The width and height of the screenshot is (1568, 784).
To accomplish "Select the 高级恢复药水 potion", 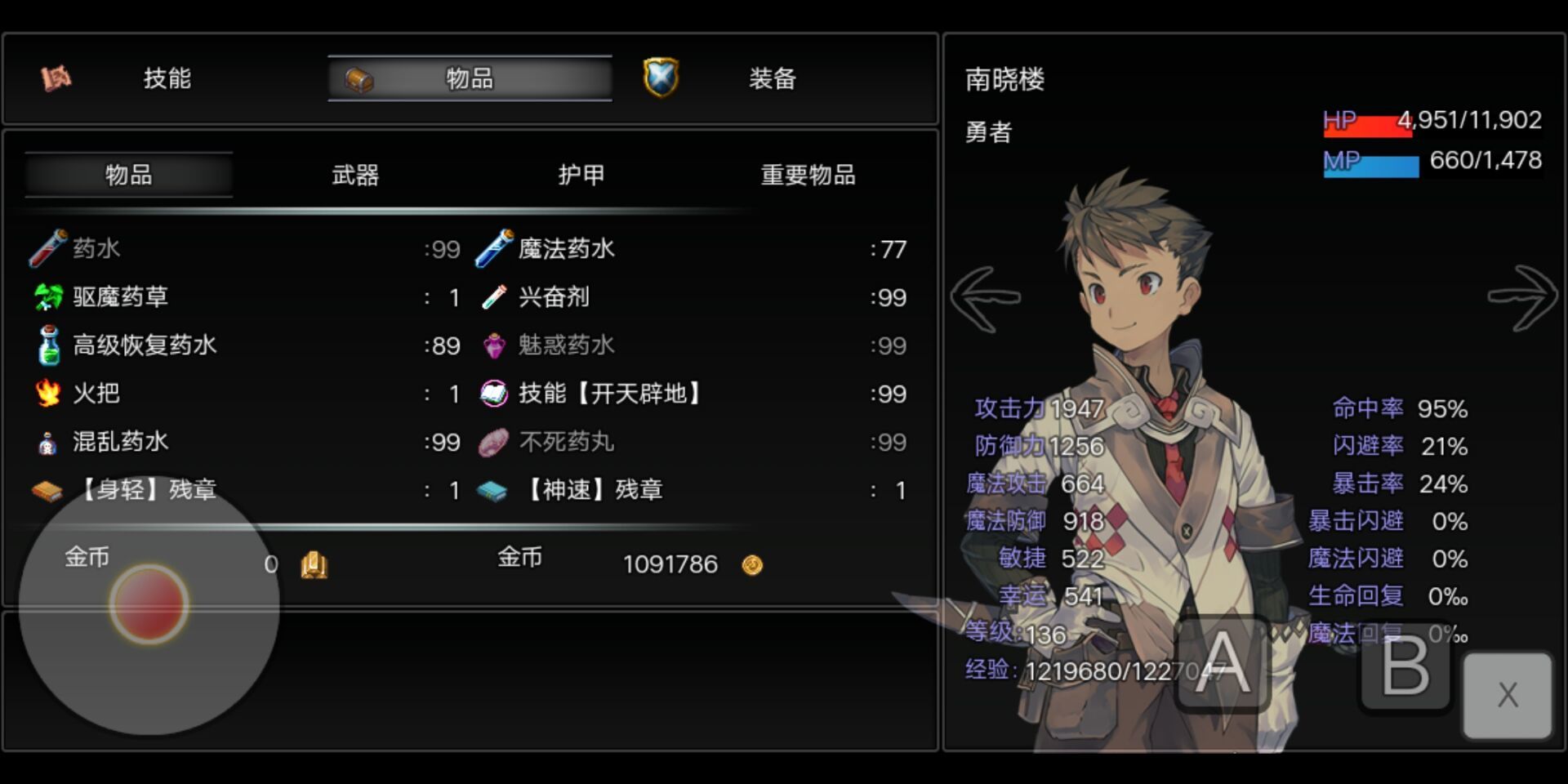I will point(145,345).
